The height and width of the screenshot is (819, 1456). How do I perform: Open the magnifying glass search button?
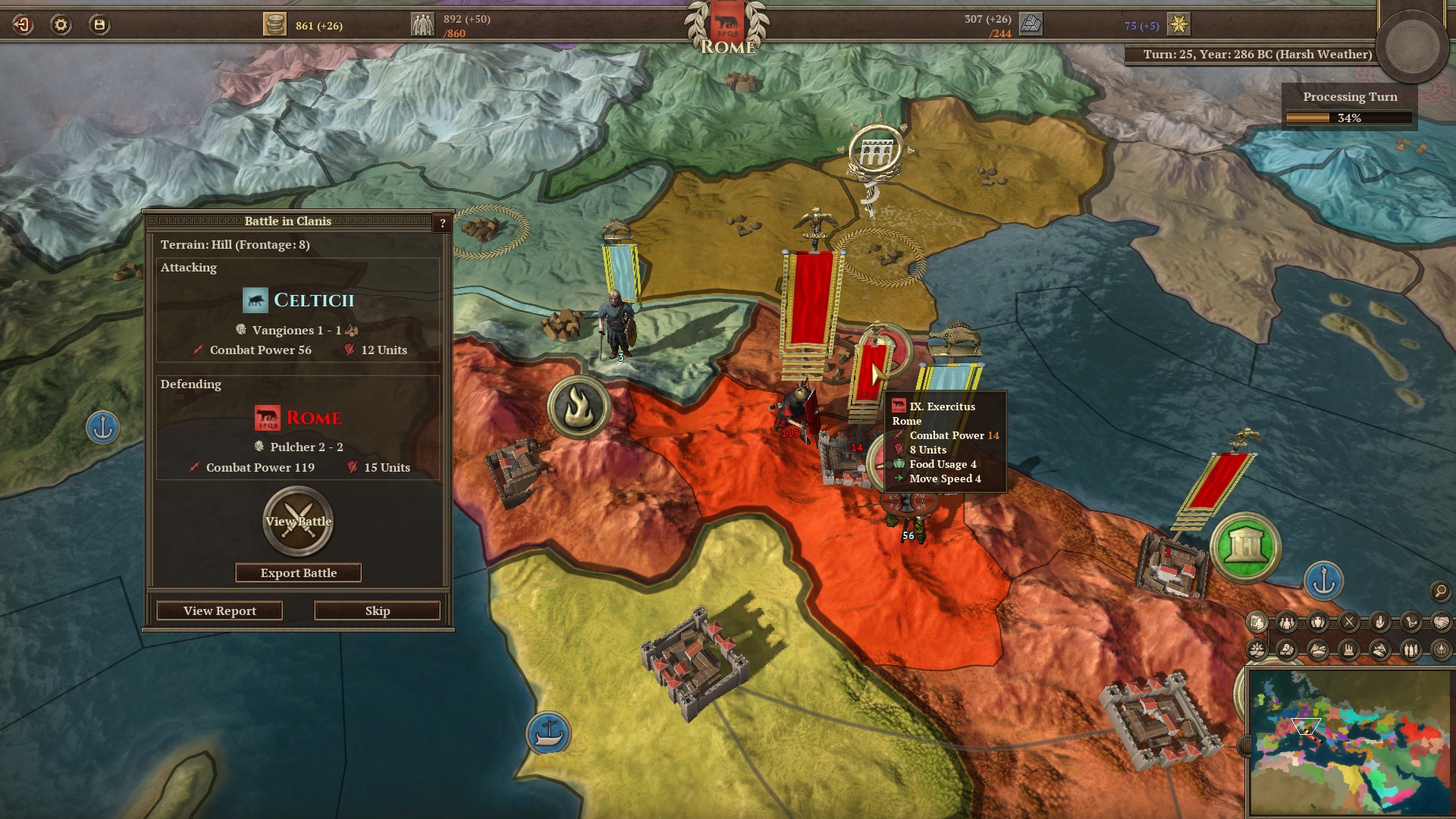coord(1439,591)
